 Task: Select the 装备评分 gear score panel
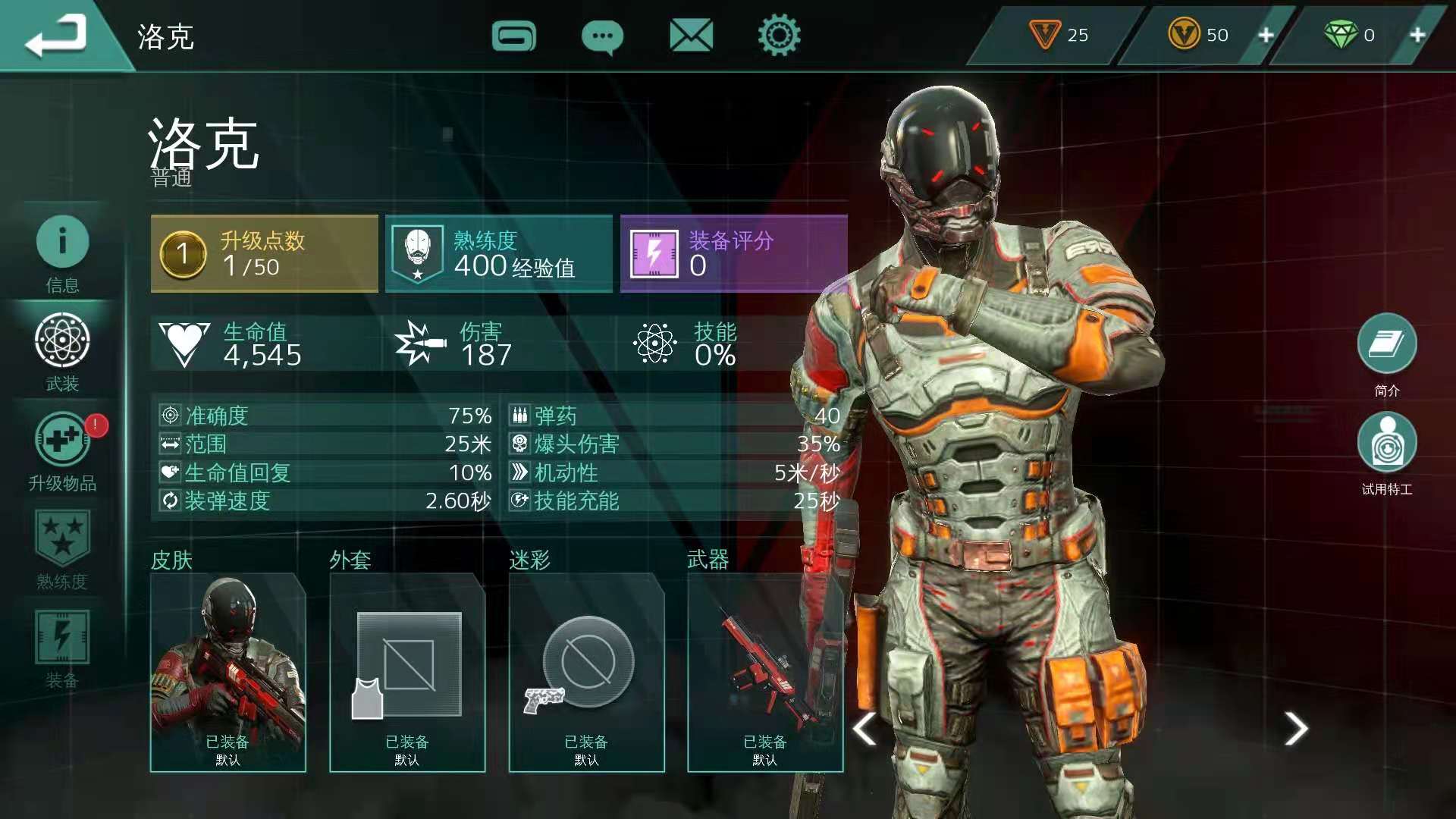point(733,253)
